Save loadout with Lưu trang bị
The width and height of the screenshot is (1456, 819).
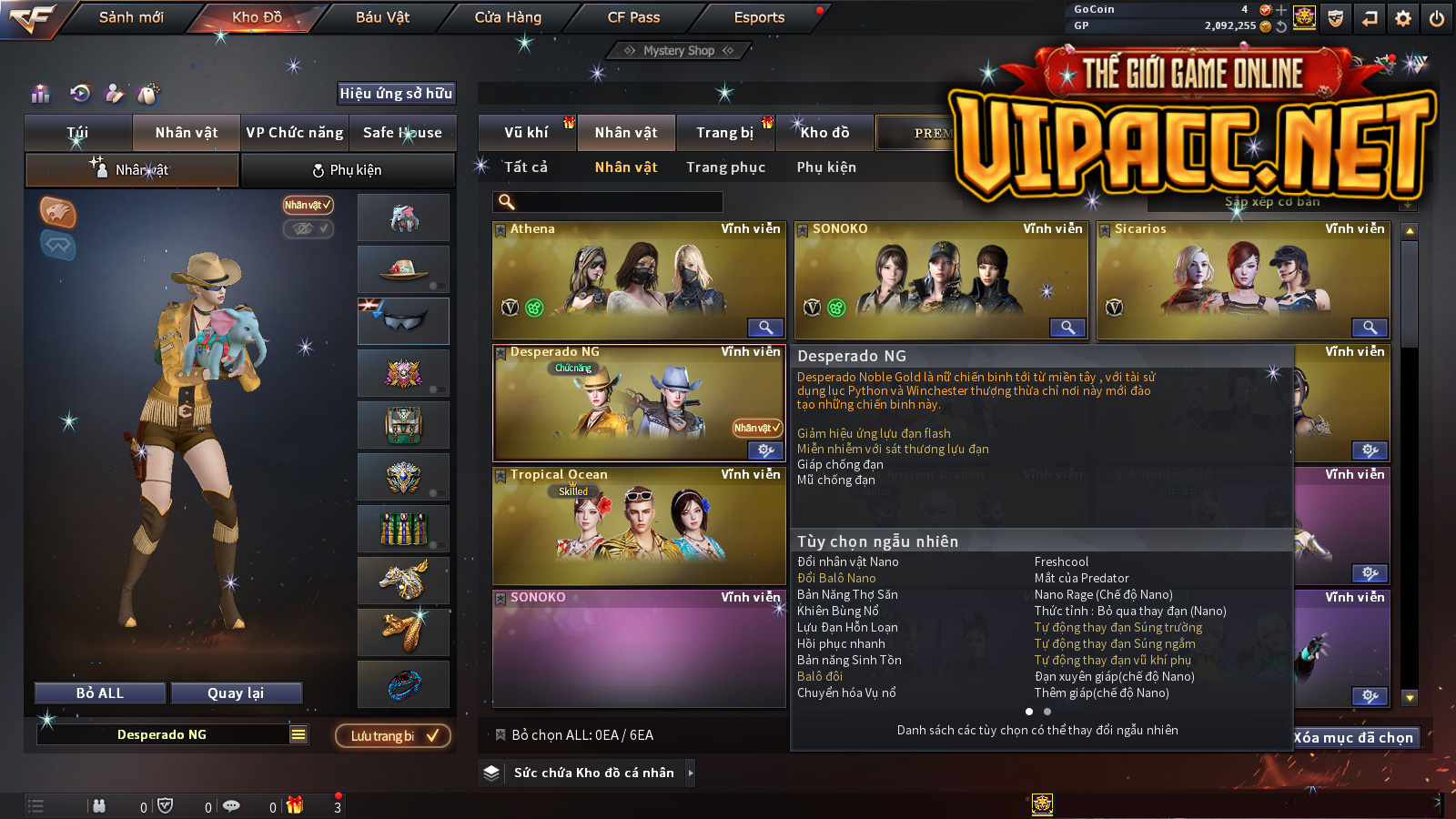pos(393,736)
